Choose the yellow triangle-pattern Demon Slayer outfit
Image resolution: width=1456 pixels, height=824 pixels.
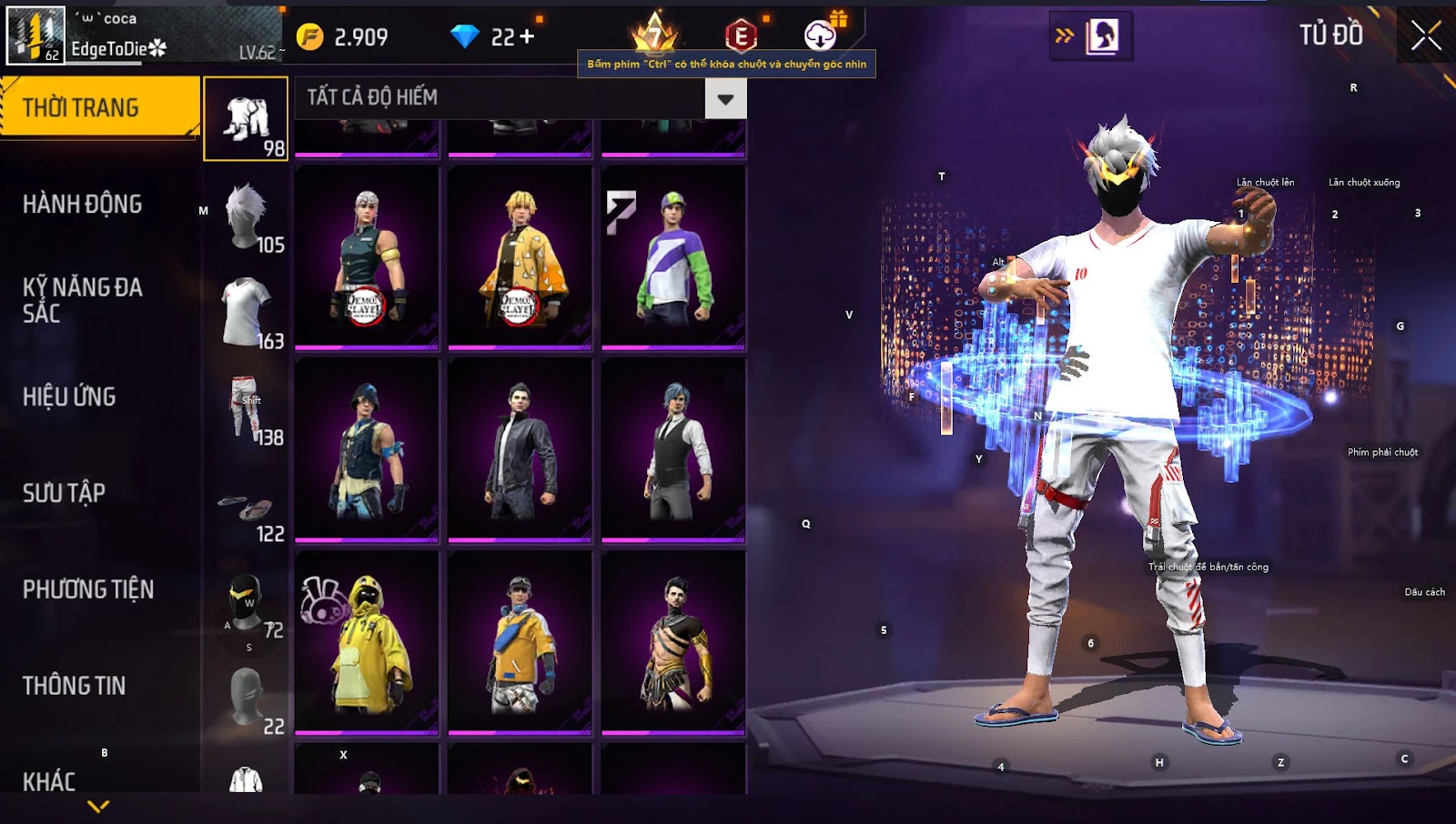pos(520,257)
